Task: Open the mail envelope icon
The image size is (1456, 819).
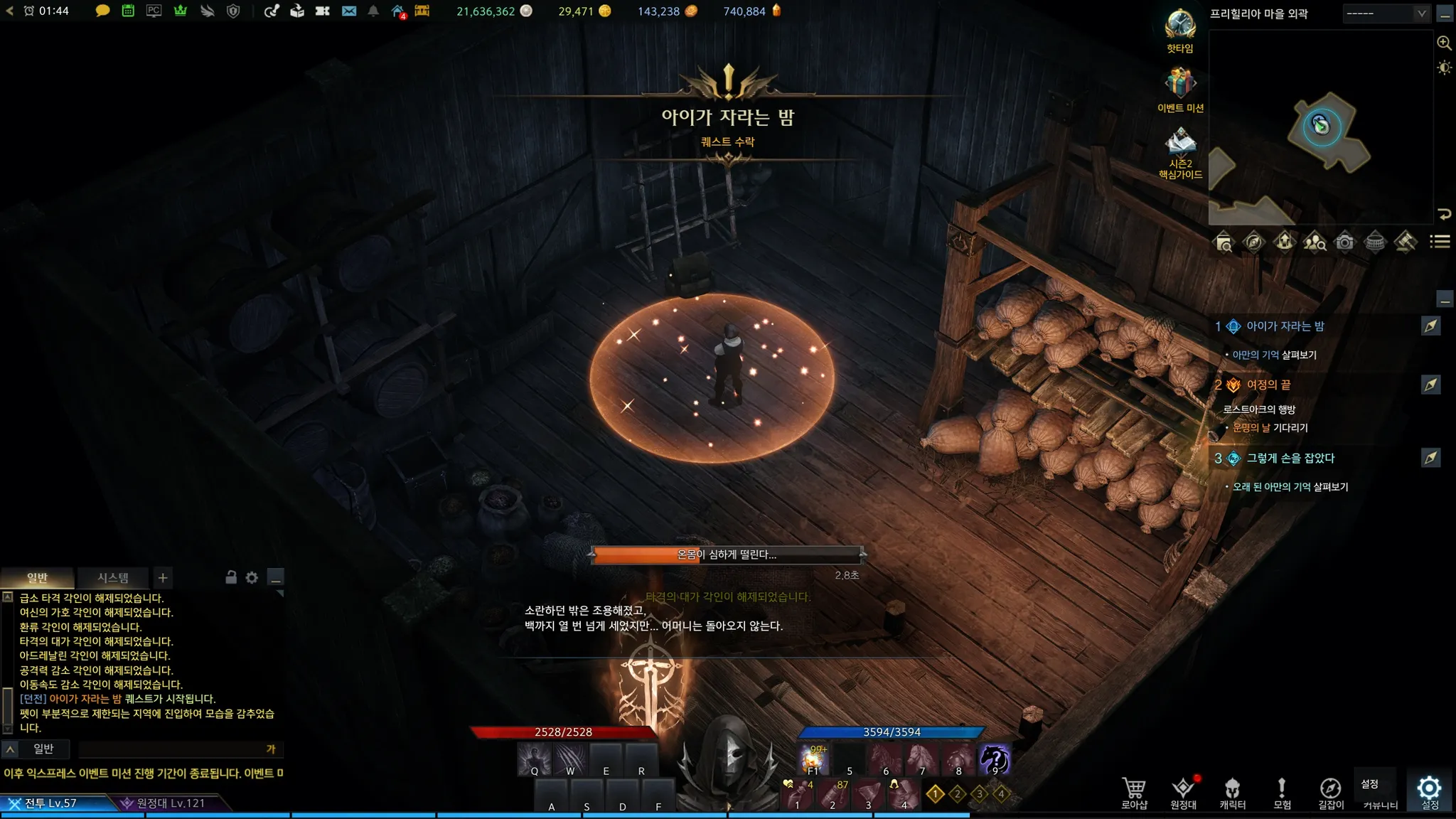Action: coord(349,11)
